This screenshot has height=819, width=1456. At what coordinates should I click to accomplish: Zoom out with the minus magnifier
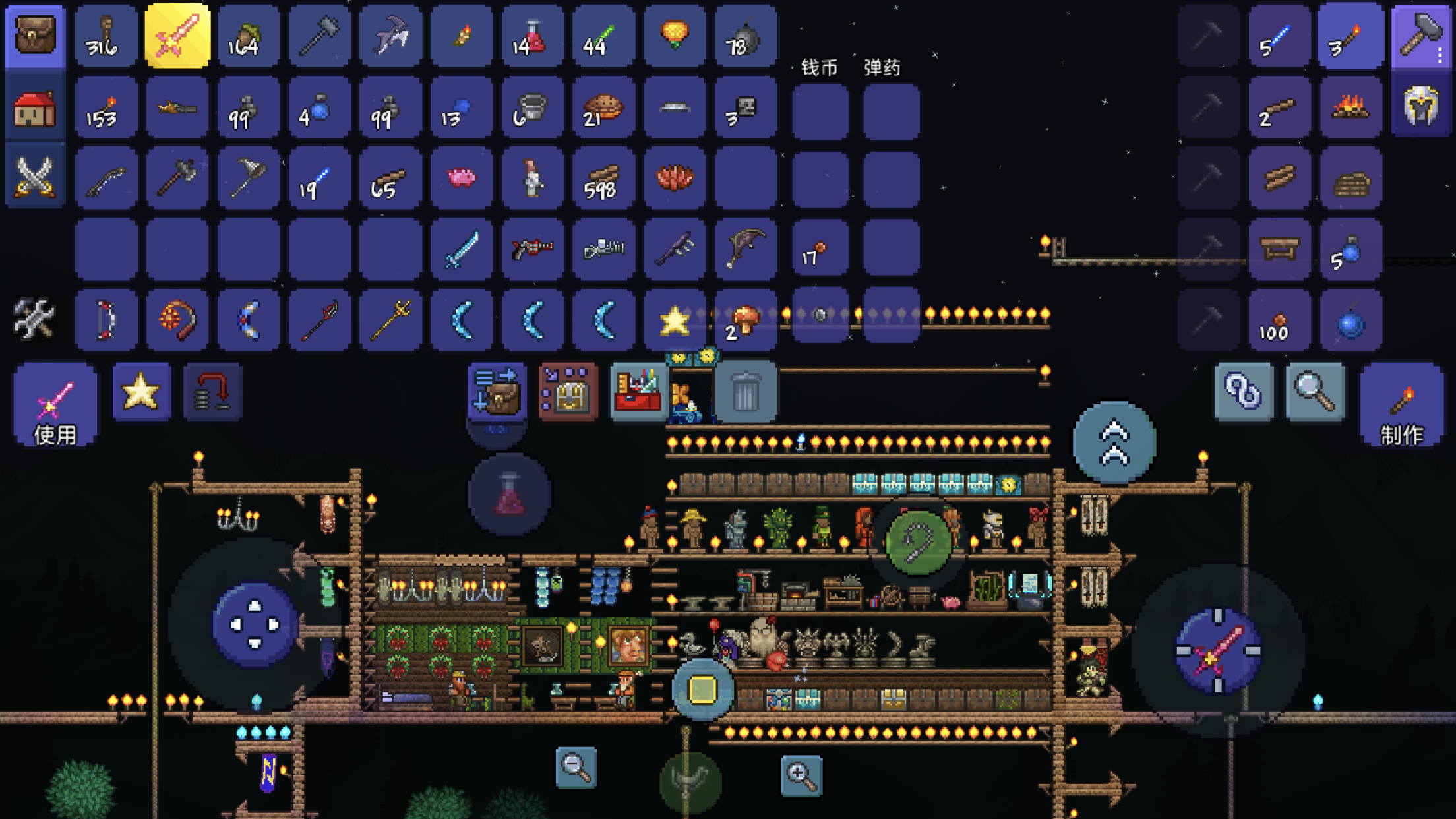576,767
